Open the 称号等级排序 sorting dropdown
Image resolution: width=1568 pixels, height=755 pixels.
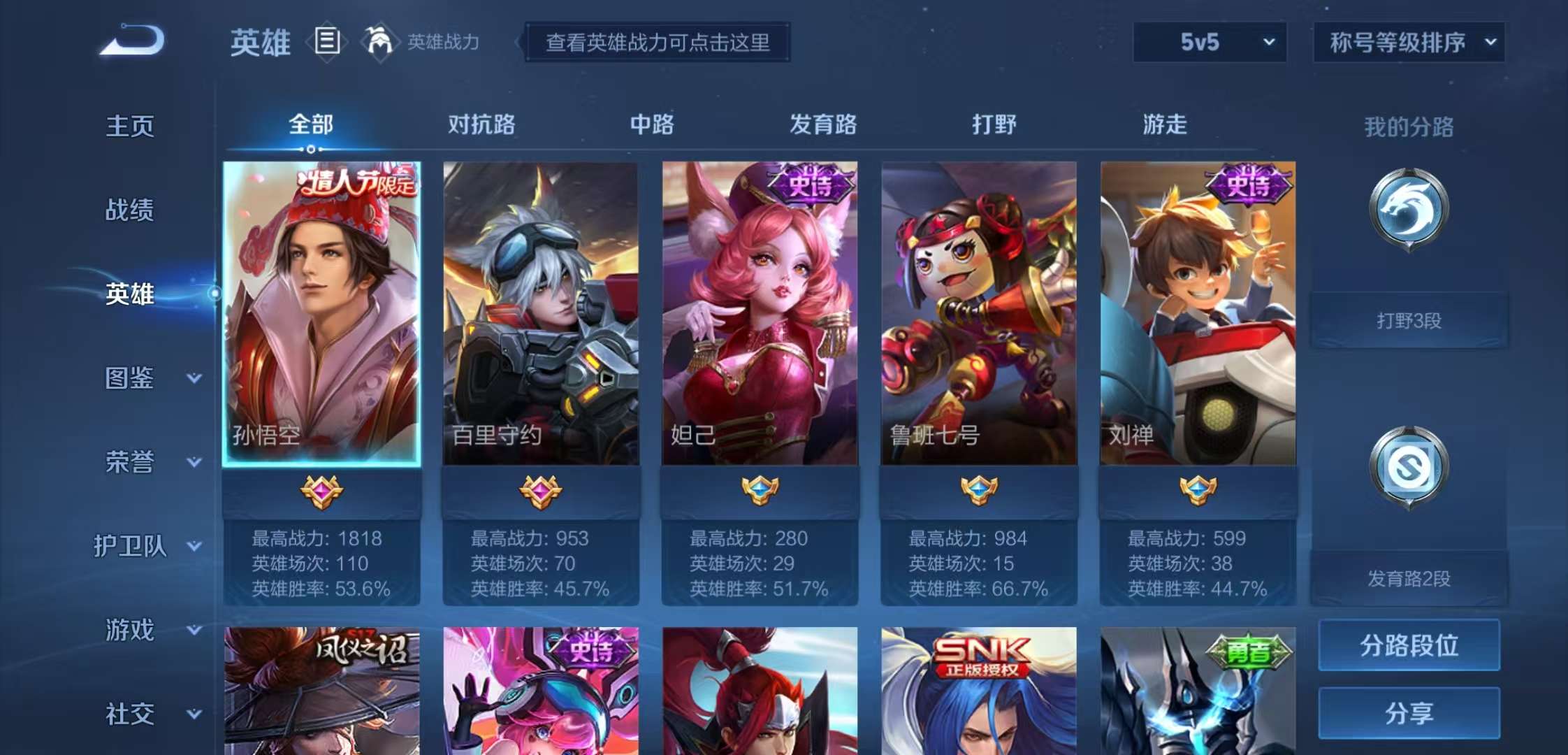click(x=1407, y=42)
